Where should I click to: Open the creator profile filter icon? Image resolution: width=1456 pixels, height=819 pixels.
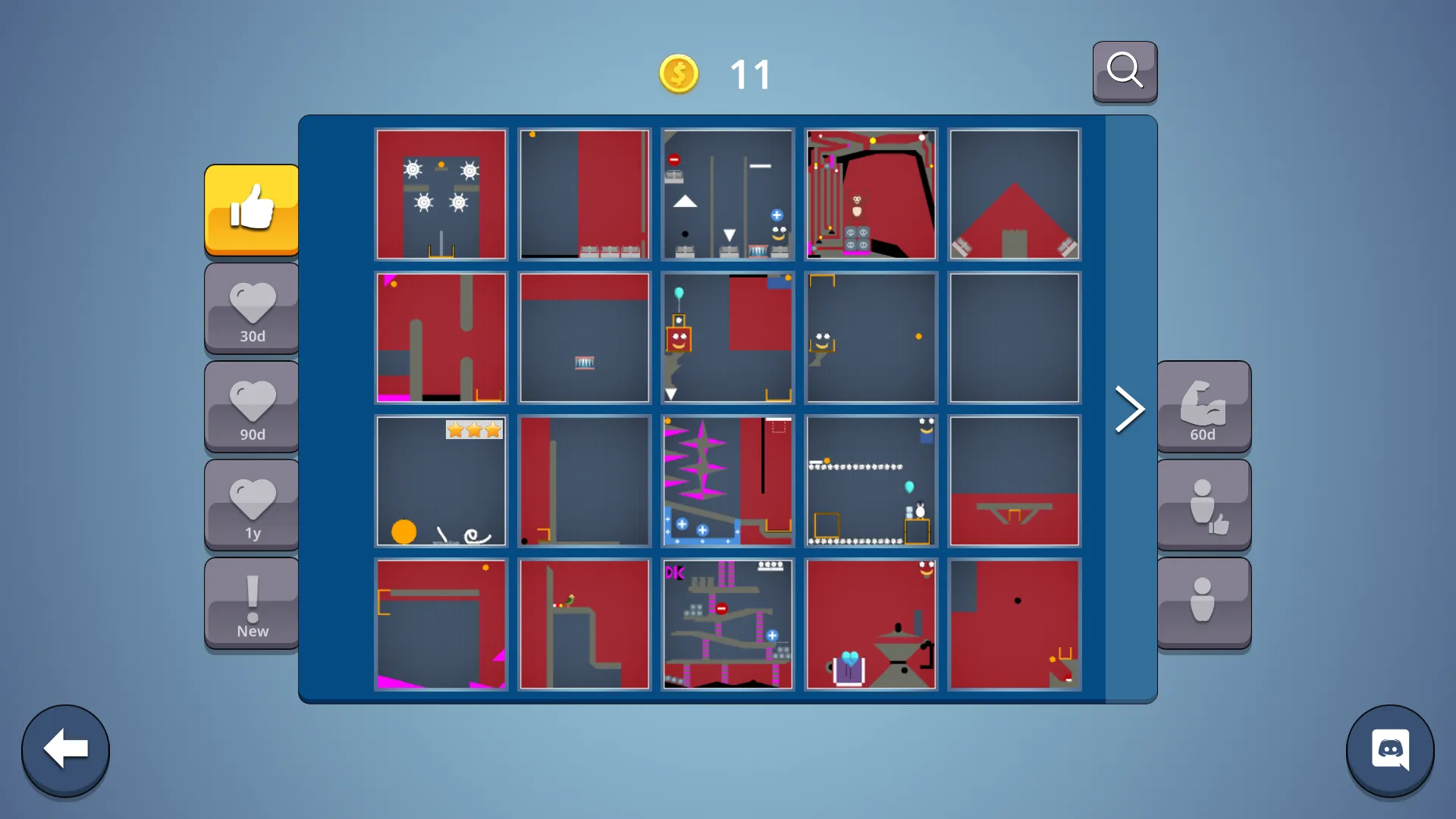pyautogui.click(x=1203, y=603)
